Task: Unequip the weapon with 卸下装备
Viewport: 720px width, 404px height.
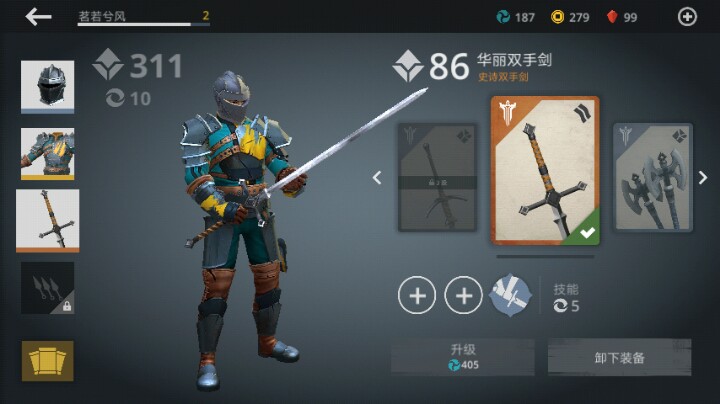Action: click(619, 357)
